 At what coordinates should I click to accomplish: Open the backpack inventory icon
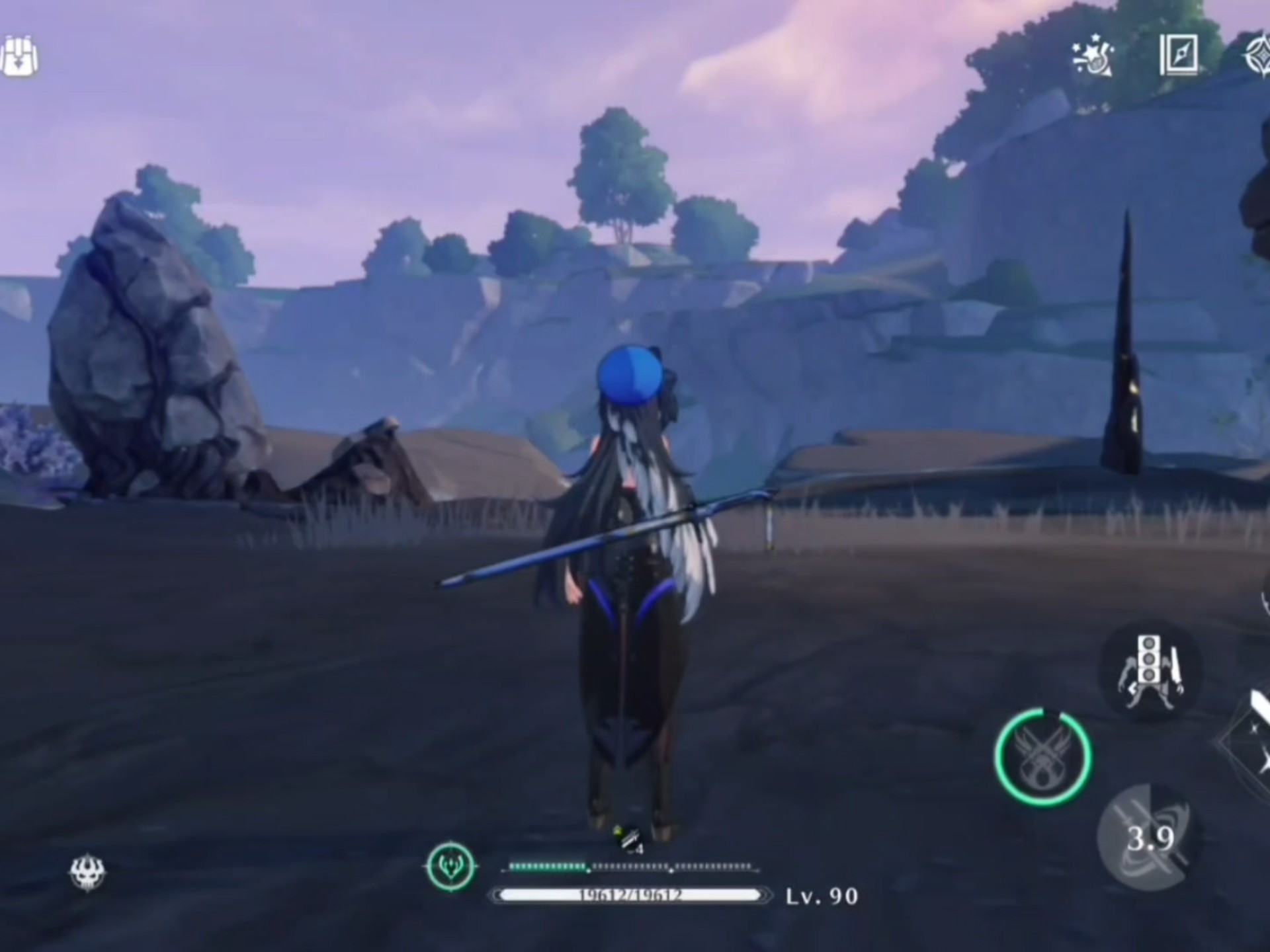point(20,57)
